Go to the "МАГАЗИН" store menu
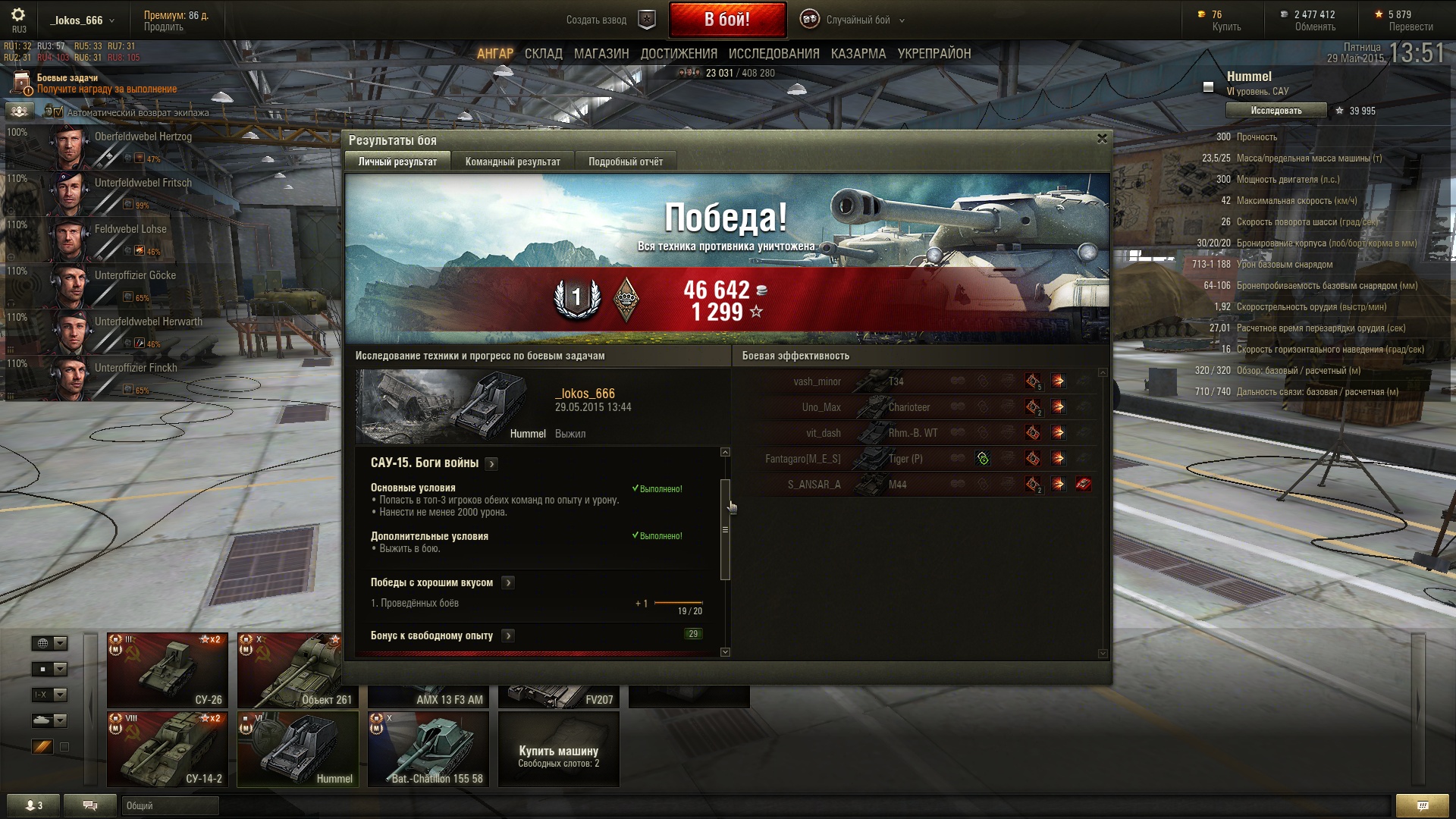The image size is (1456, 819). pos(601,54)
